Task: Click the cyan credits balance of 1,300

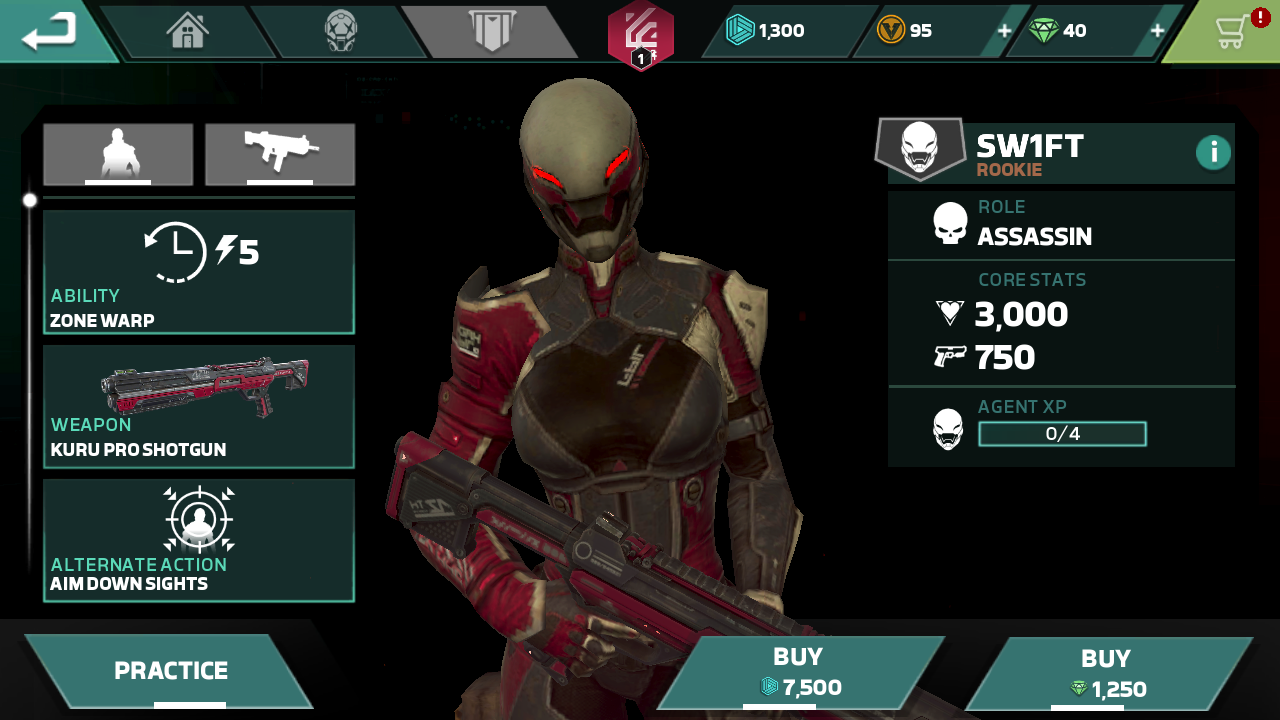Action: tap(768, 31)
